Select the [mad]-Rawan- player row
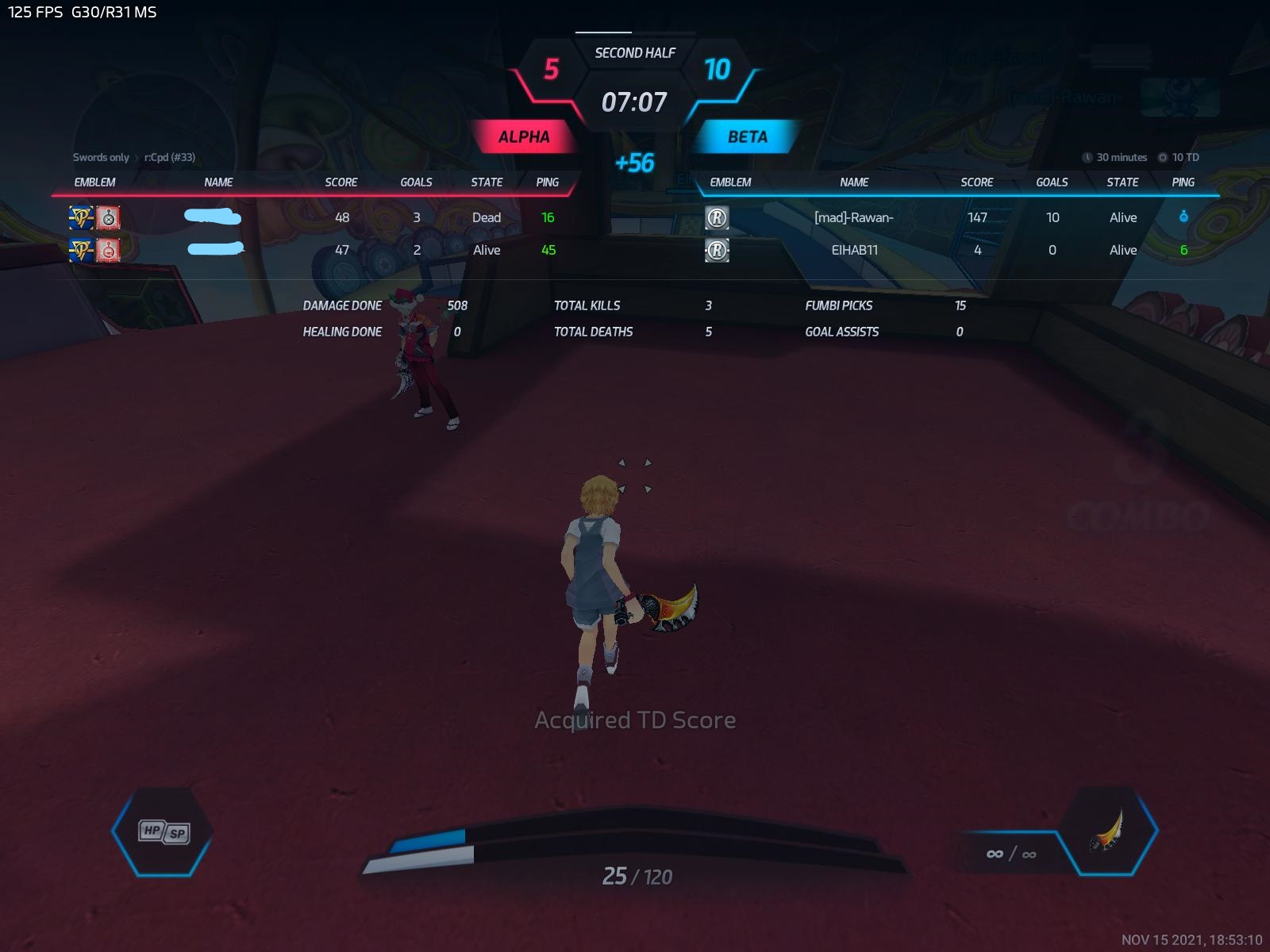The image size is (1270, 952). (854, 217)
